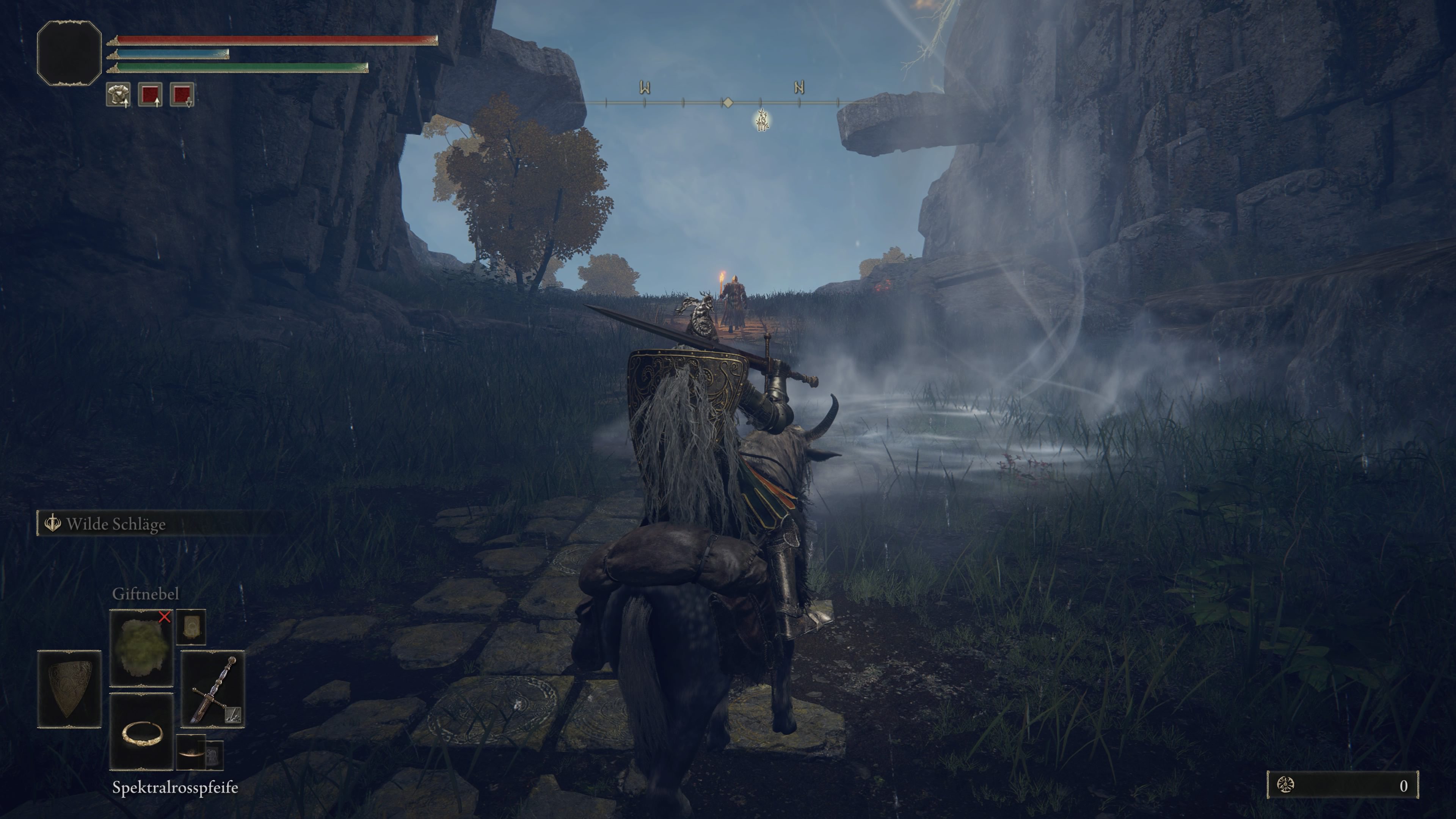Click the Wilde Schläge skill label
Screen dimensions: 1456x819
click(x=116, y=524)
